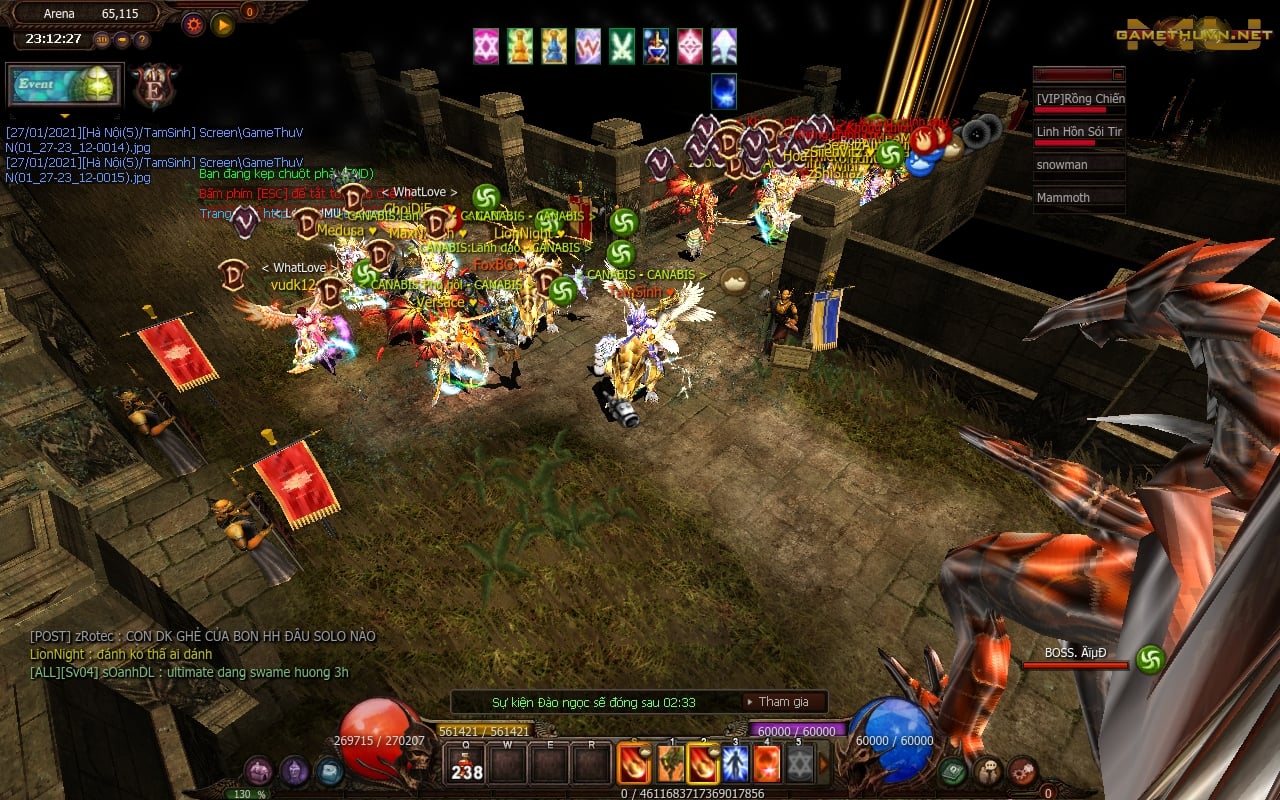1280x800 pixels.
Task: Open the green book menu button
Action: click(x=951, y=770)
